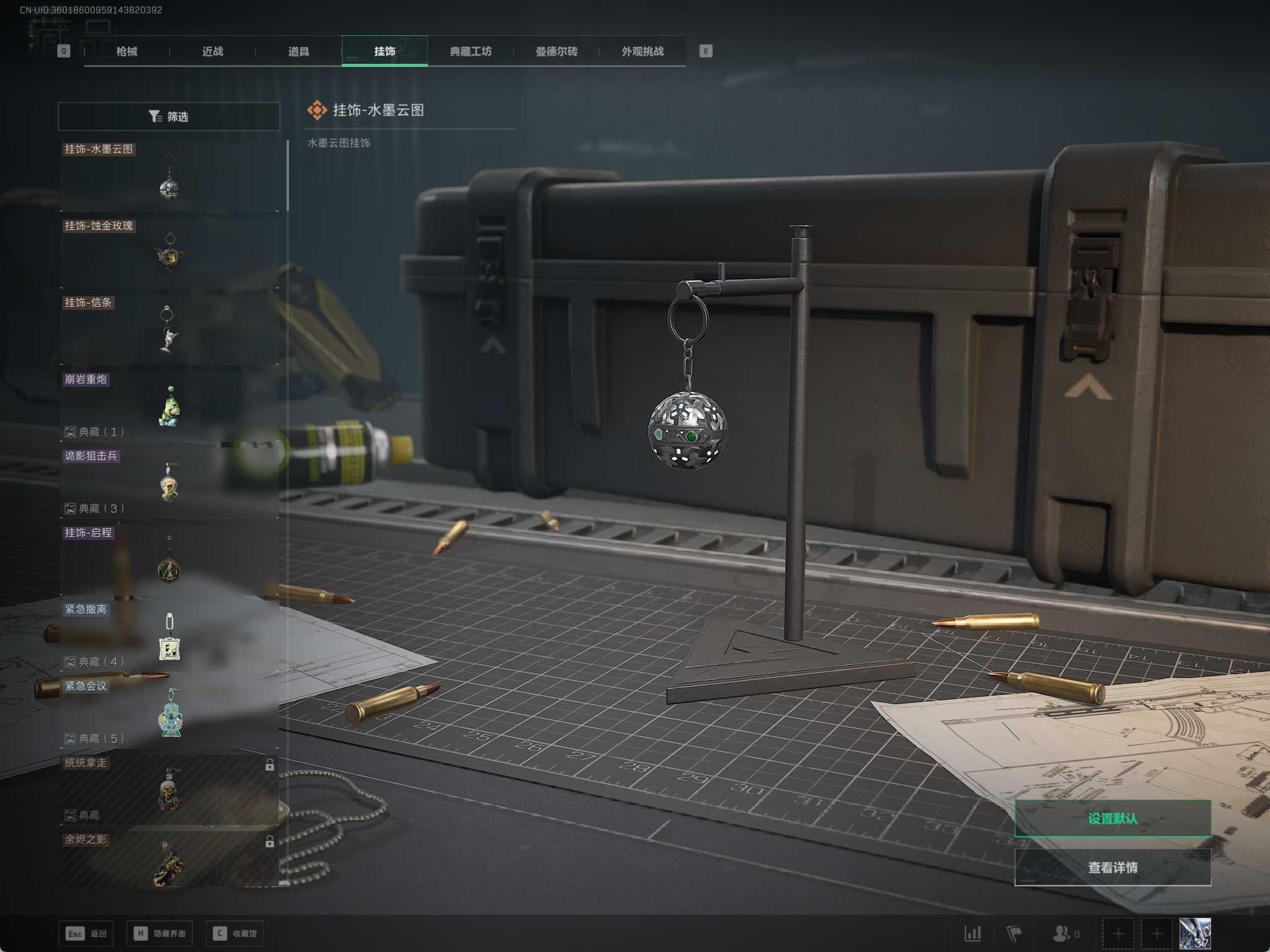Open 查看详情 for this charm

click(x=1112, y=867)
